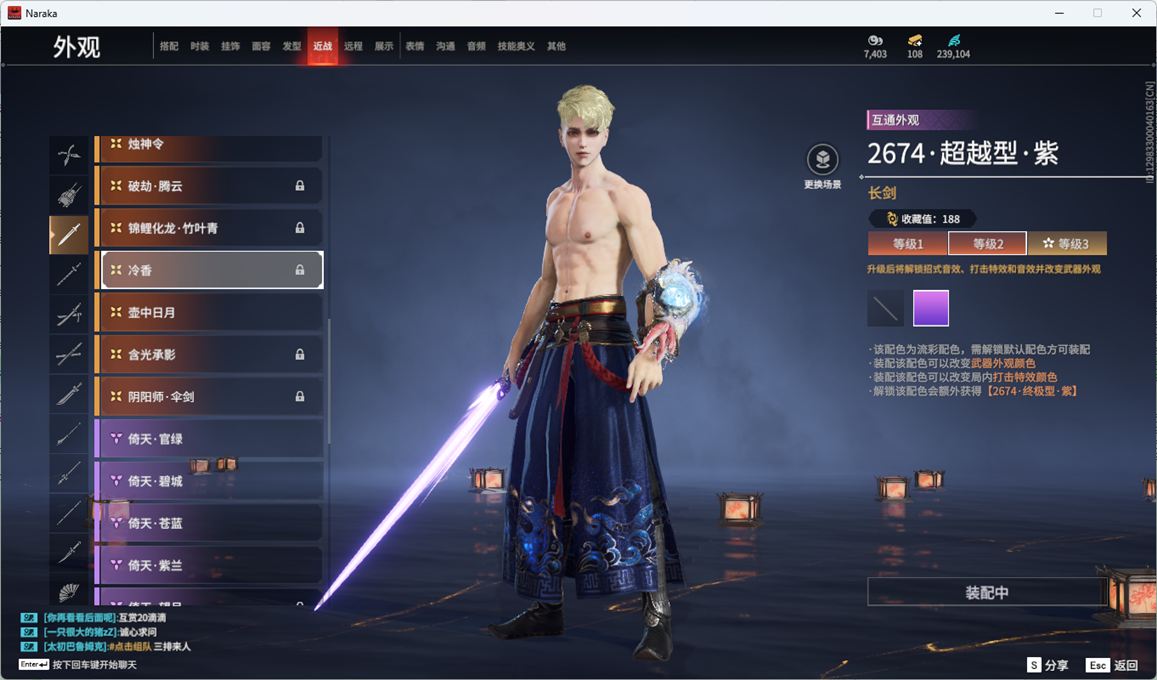The height and width of the screenshot is (680, 1157).
Task: Select the 等级3 level tab
Action: point(1066,244)
